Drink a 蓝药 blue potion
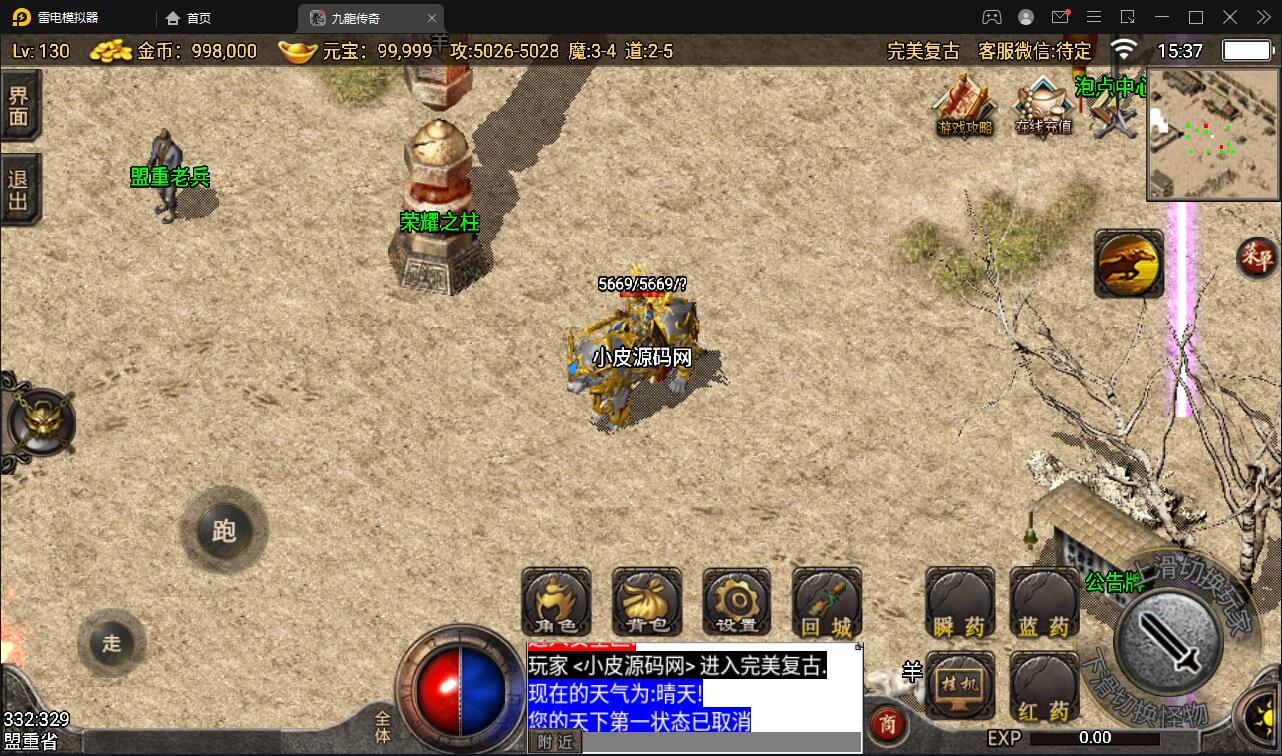 (x=1043, y=601)
